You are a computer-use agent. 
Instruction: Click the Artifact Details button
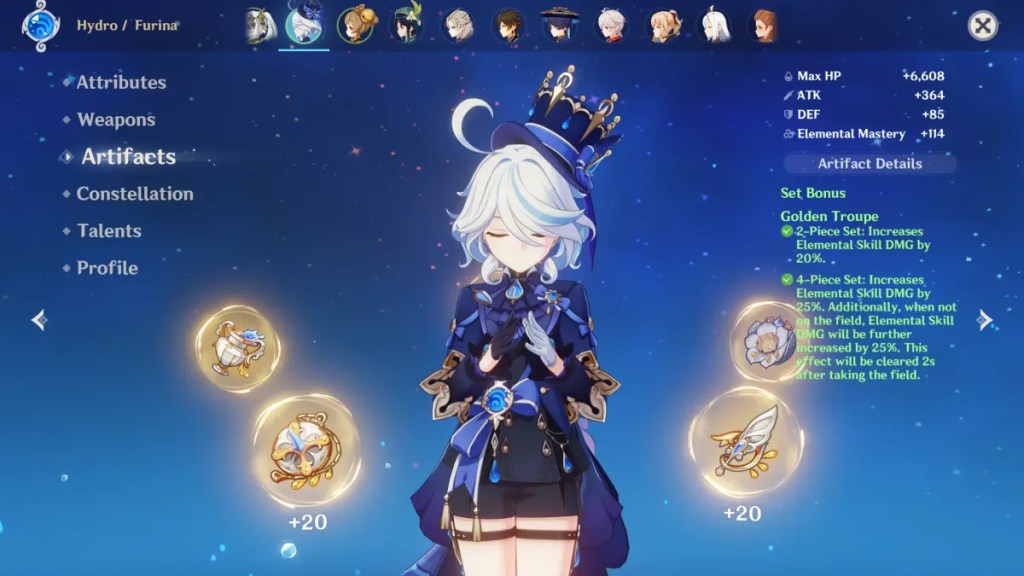pos(870,164)
